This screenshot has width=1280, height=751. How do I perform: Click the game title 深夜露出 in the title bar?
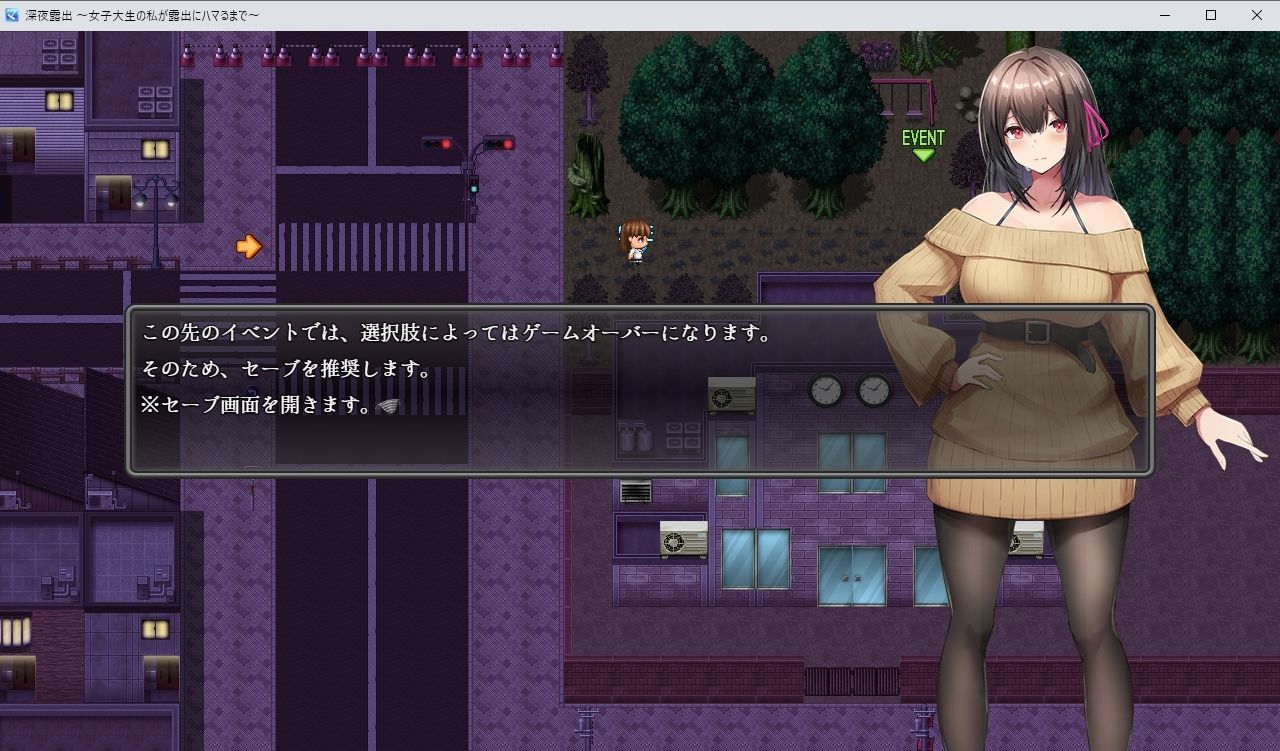[47, 15]
